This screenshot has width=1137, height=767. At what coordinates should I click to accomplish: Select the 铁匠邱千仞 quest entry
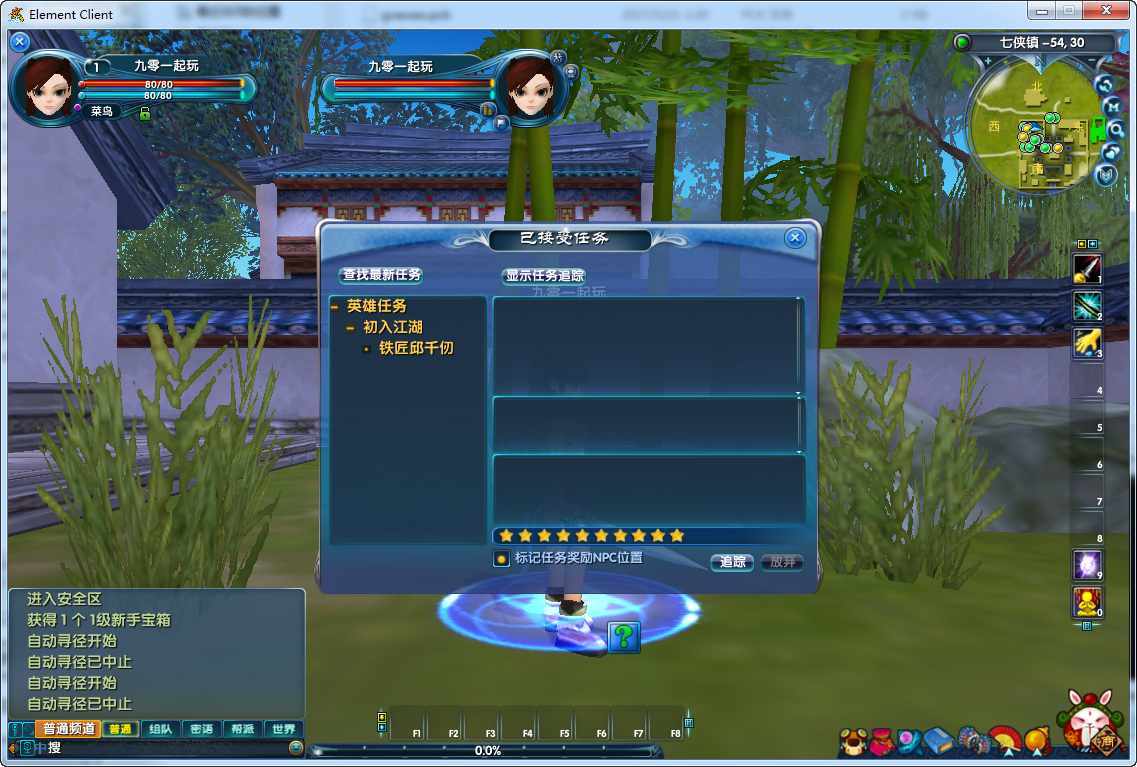coord(416,348)
